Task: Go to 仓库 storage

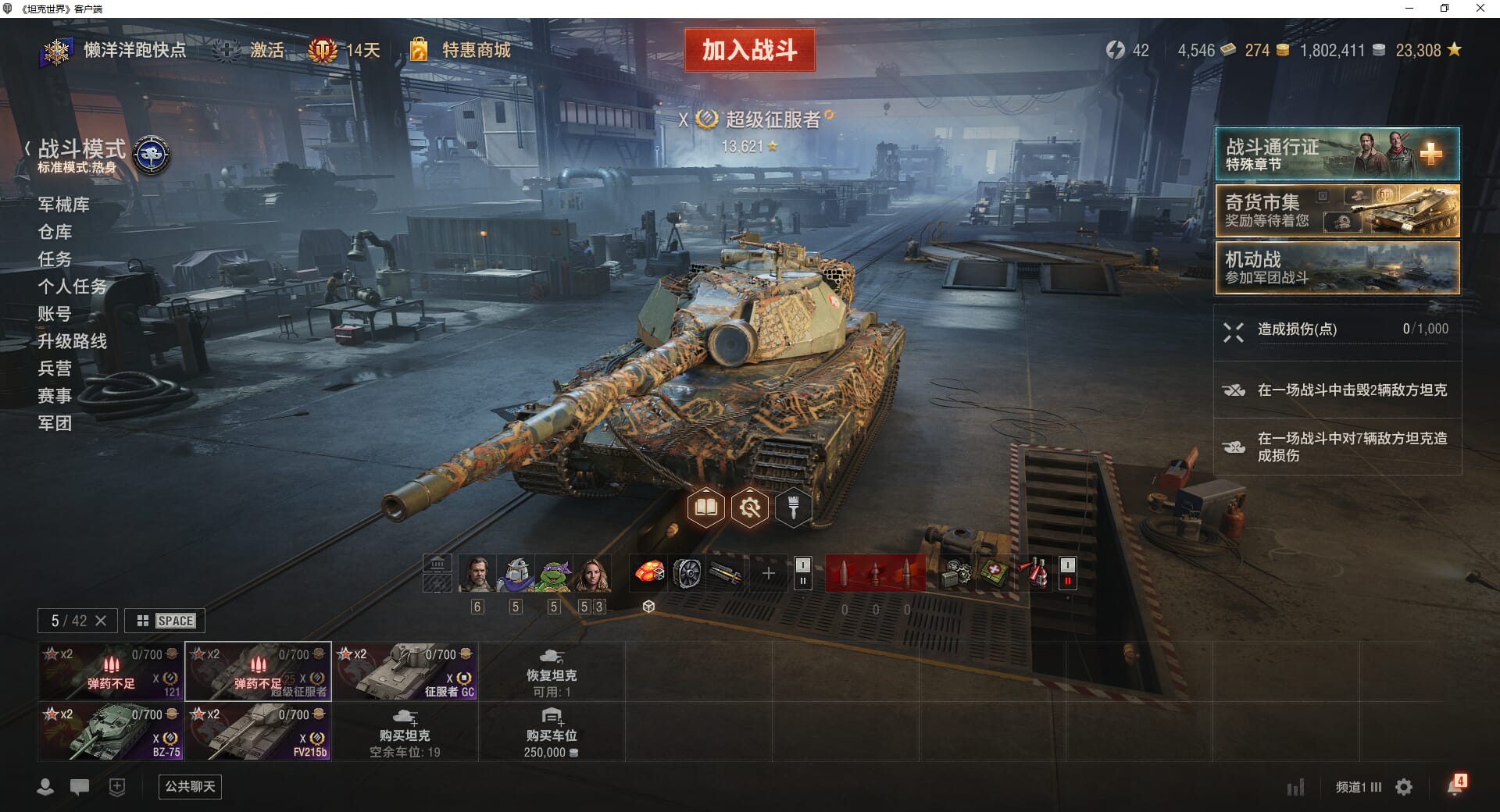Action: [55, 232]
